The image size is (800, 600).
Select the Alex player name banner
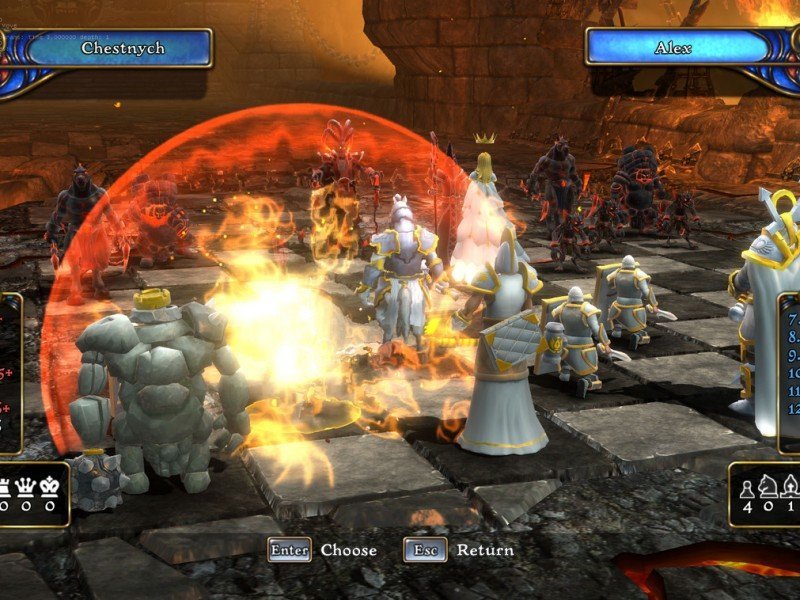coord(673,47)
